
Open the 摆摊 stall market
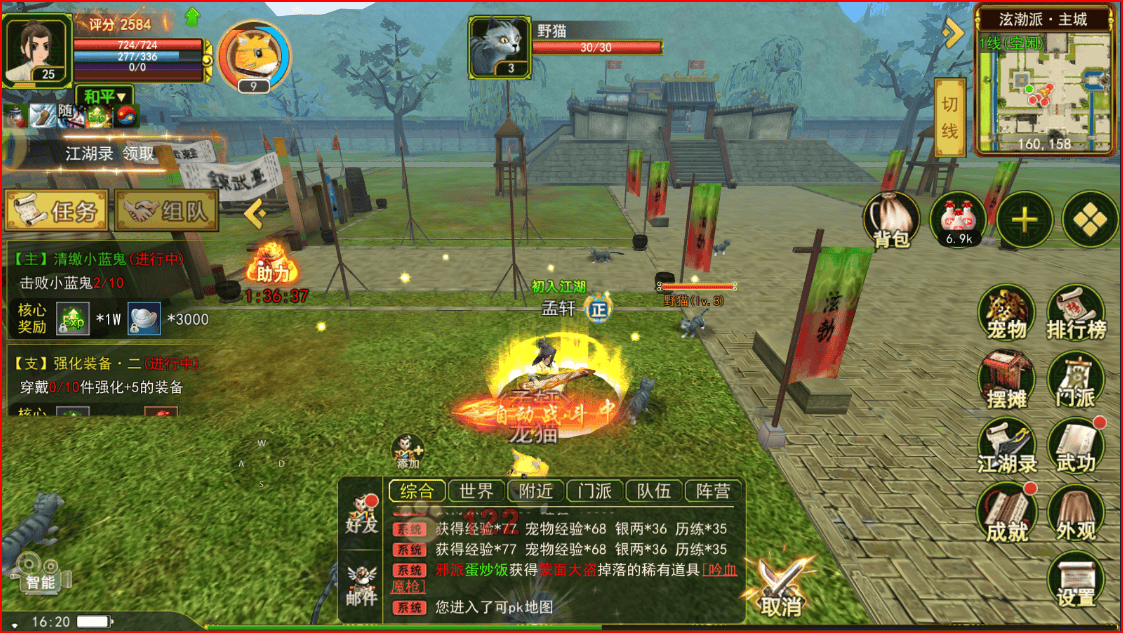click(1006, 383)
